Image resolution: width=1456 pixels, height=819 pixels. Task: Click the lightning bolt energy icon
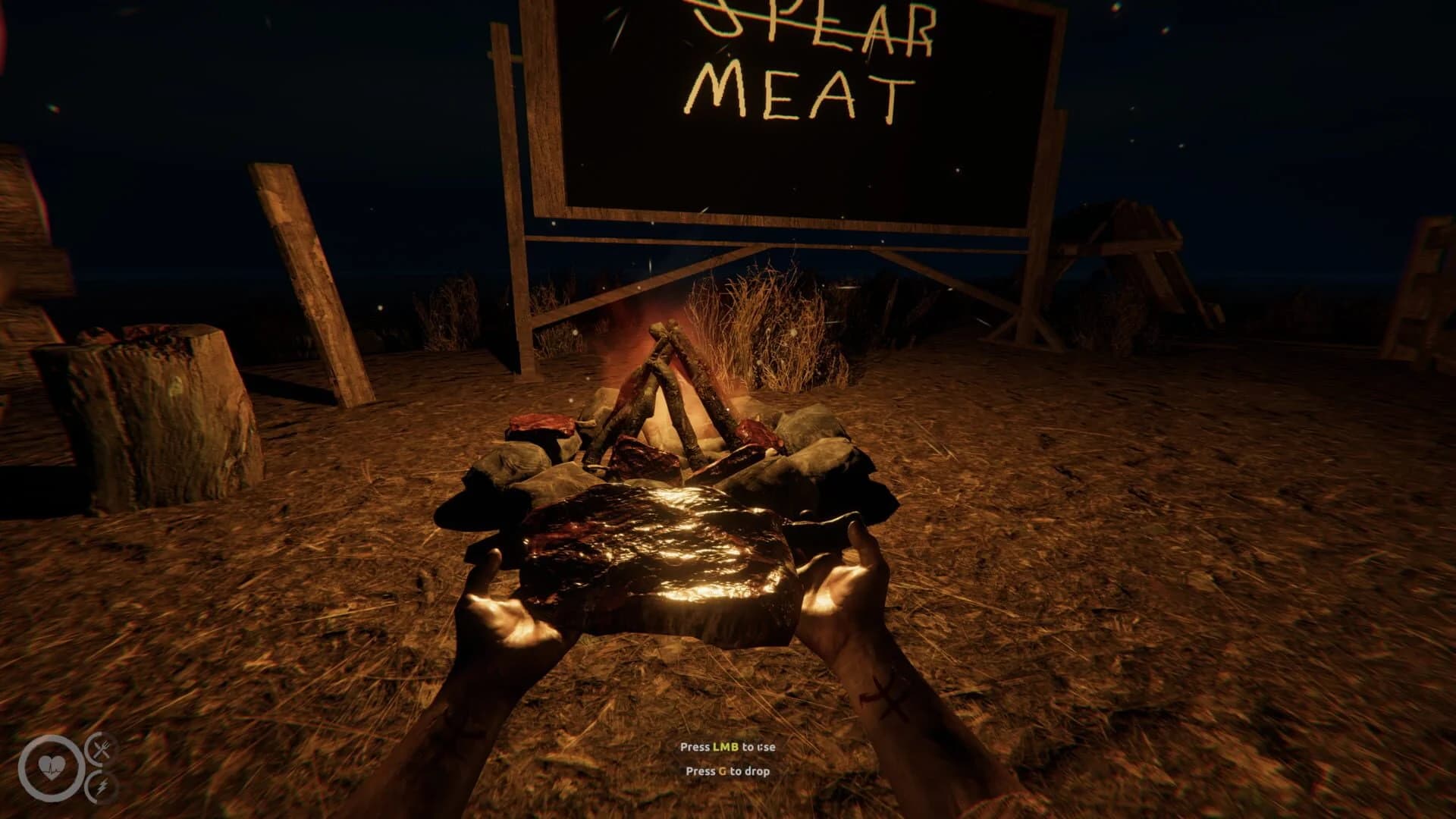coord(102,788)
